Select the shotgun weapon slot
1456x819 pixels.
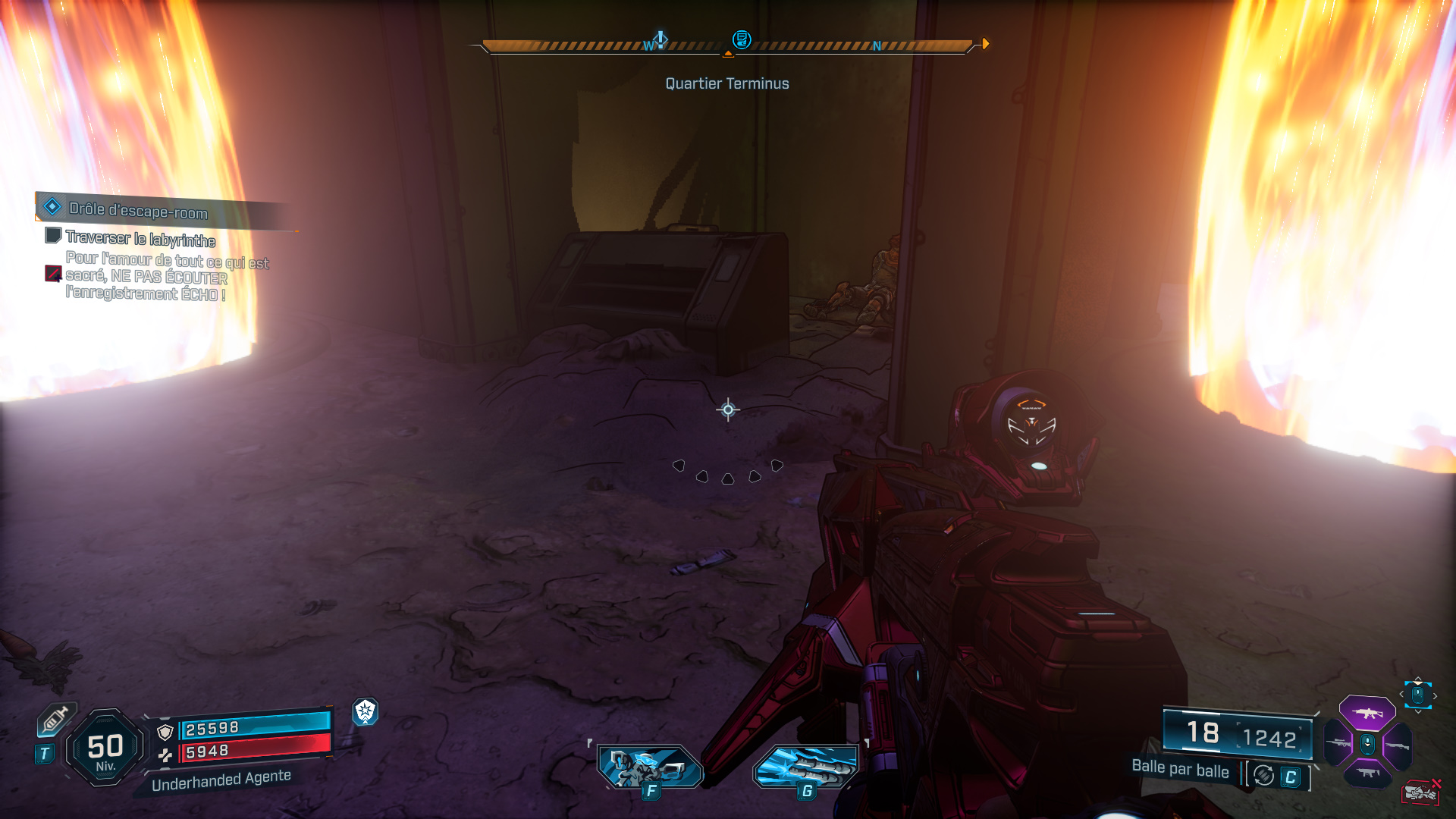tap(1398, 745)
